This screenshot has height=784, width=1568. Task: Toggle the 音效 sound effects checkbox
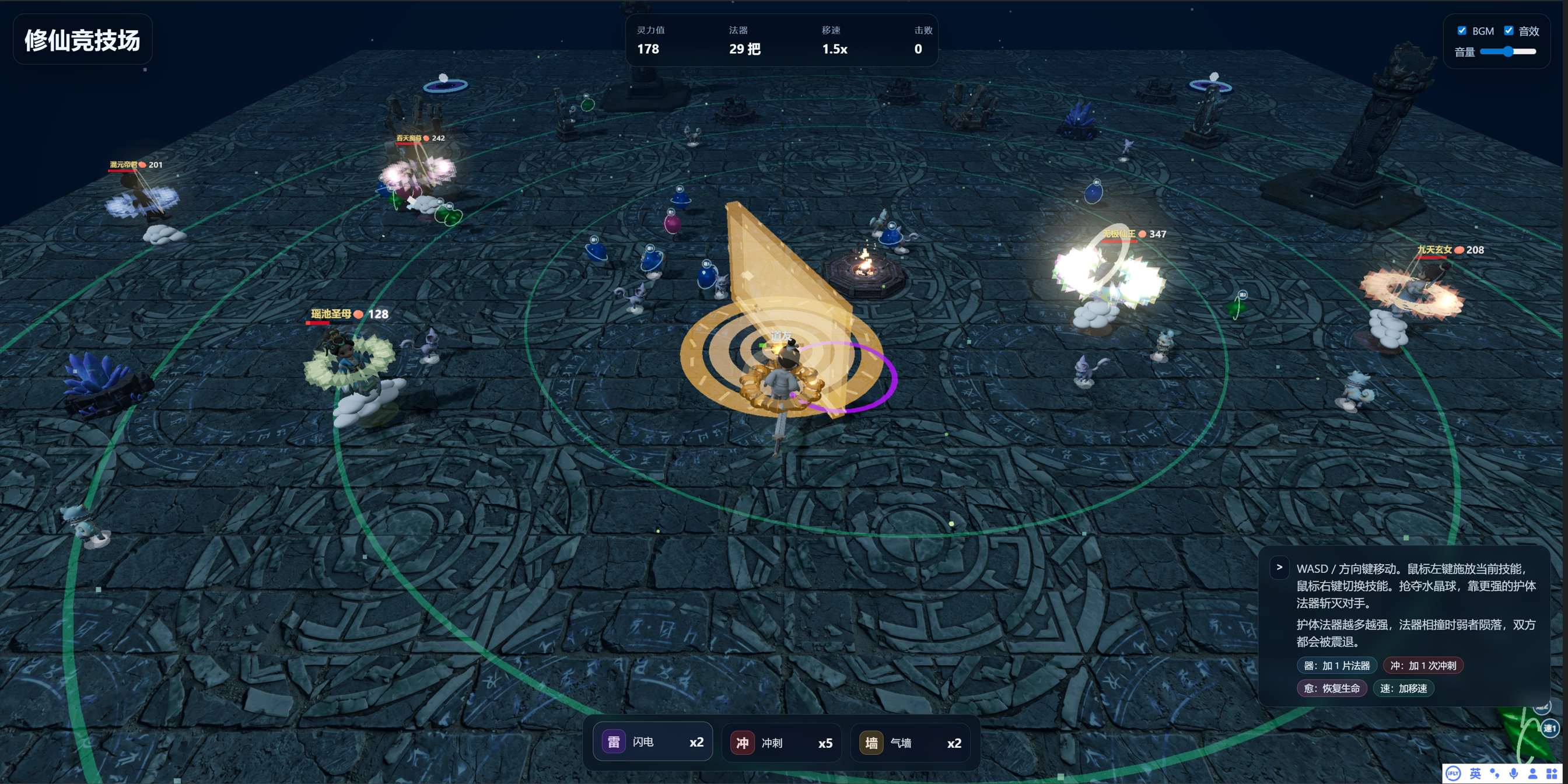pyautogui.click(x=1508, y=30)
